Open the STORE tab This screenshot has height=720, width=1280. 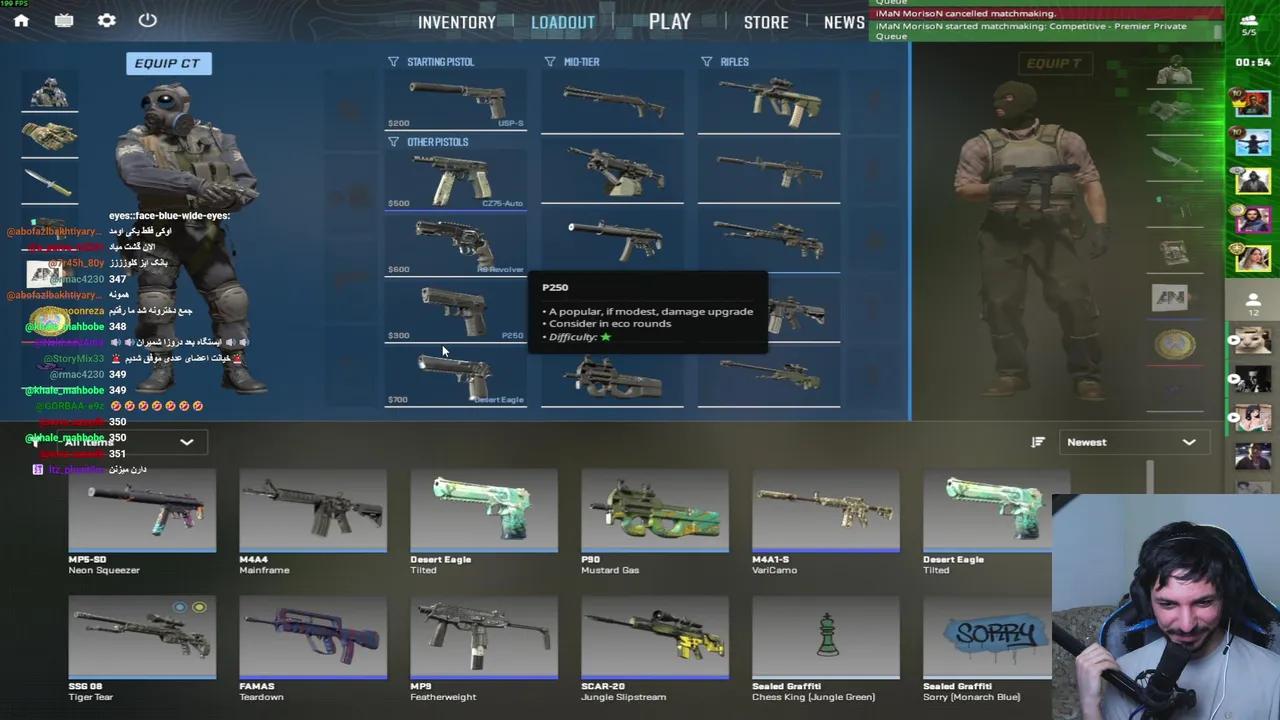click(766, 21)
